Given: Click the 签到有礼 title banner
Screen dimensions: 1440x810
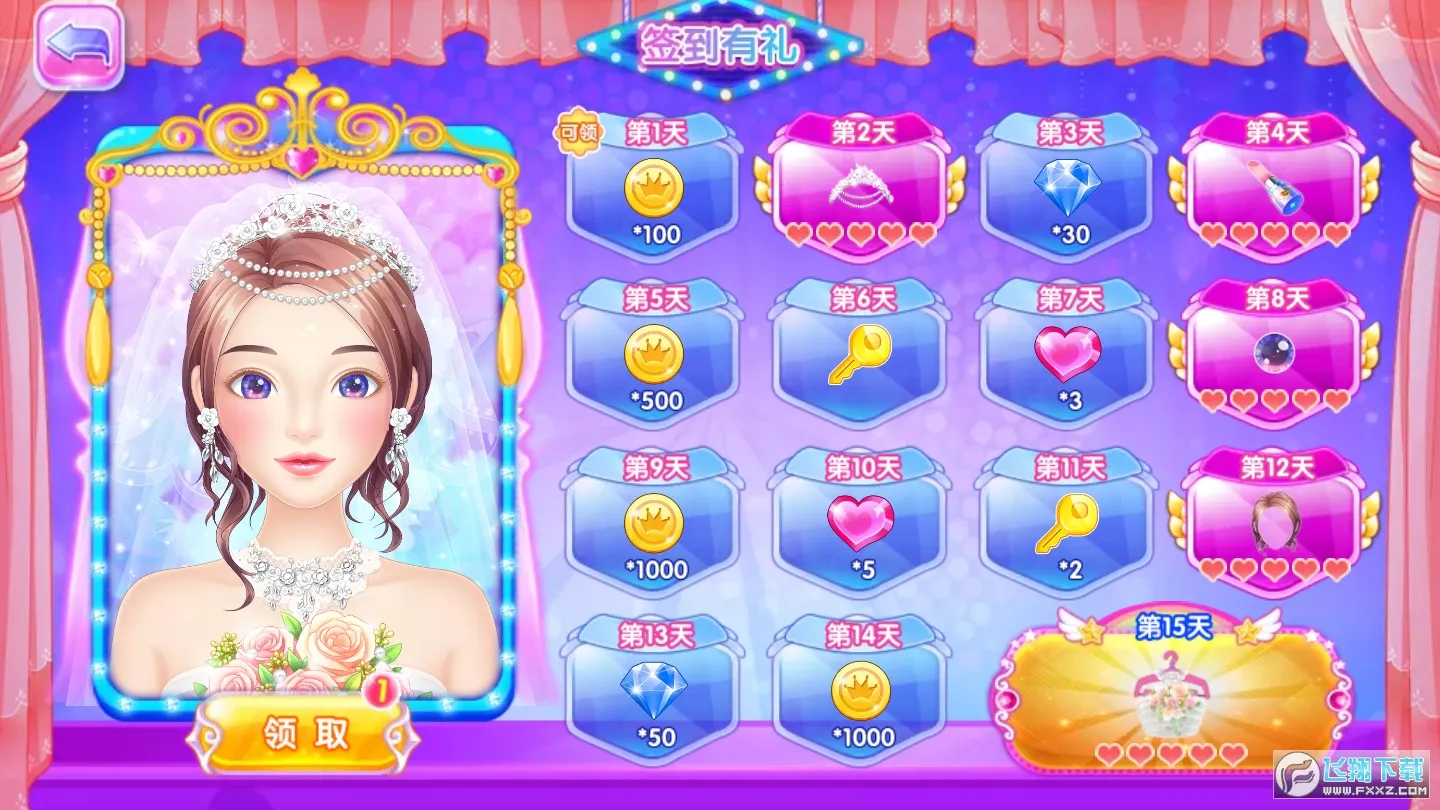Looking at the screenshot, I should point(720,45).
